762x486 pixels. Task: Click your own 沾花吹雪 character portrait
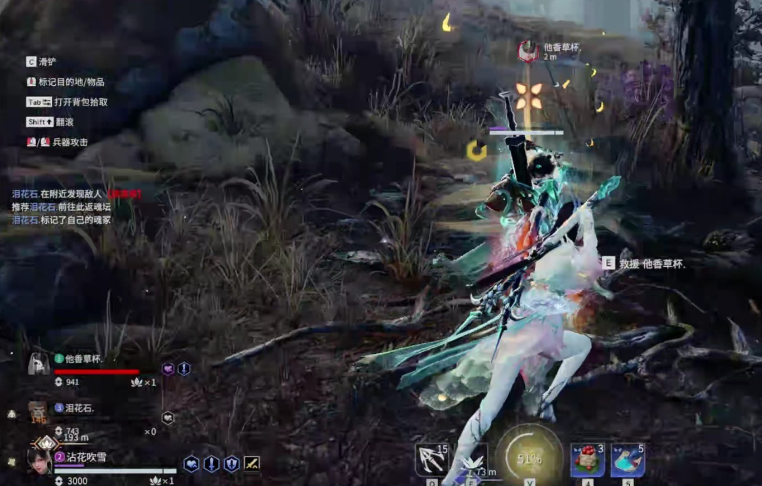(40, 459)
